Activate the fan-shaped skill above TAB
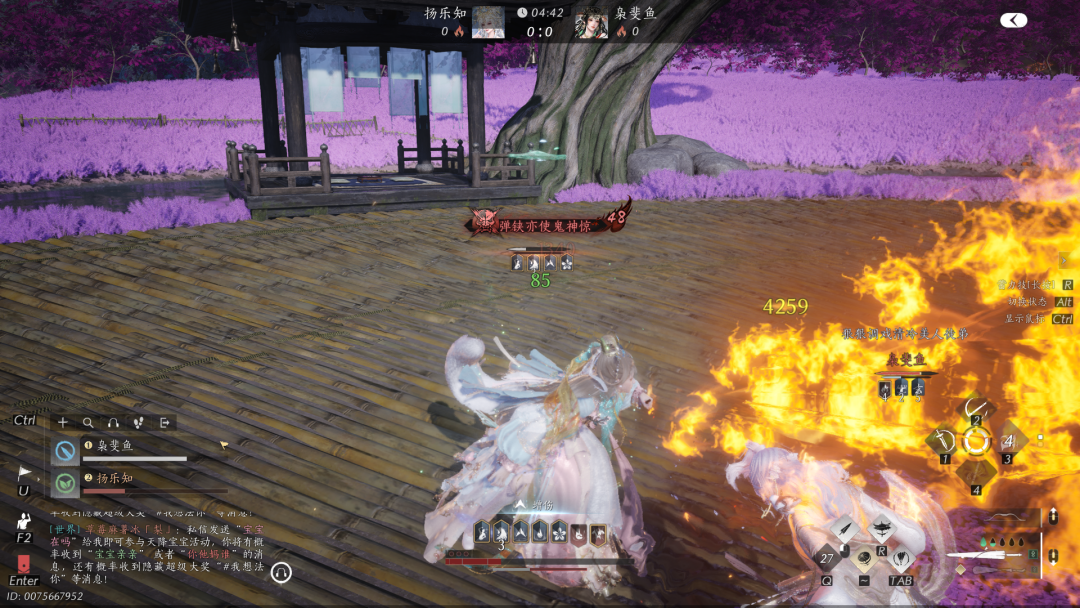Image resolution: width=1080 pixels, height=608 pixels. coord(901,558)
